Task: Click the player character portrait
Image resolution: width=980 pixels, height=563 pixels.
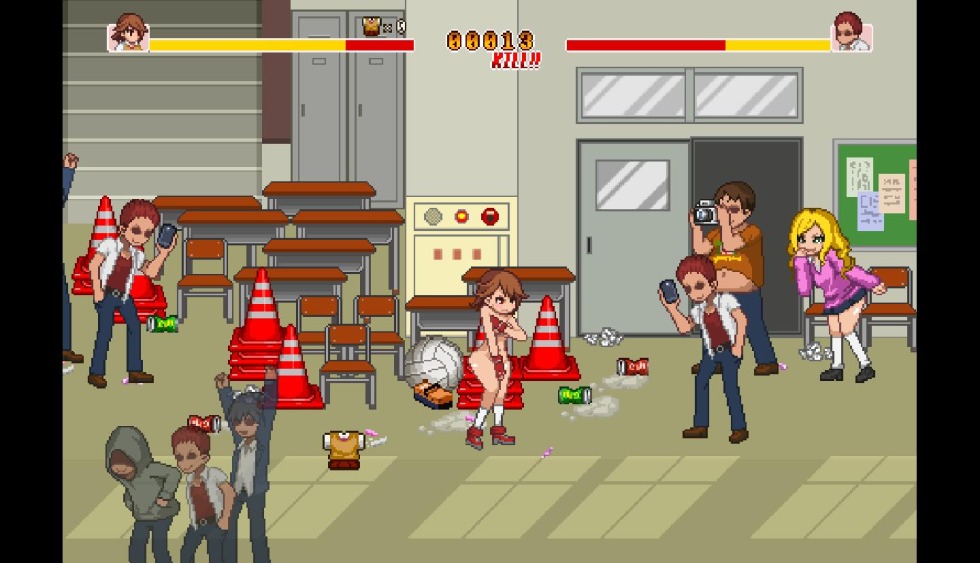Action: (127, 33)
